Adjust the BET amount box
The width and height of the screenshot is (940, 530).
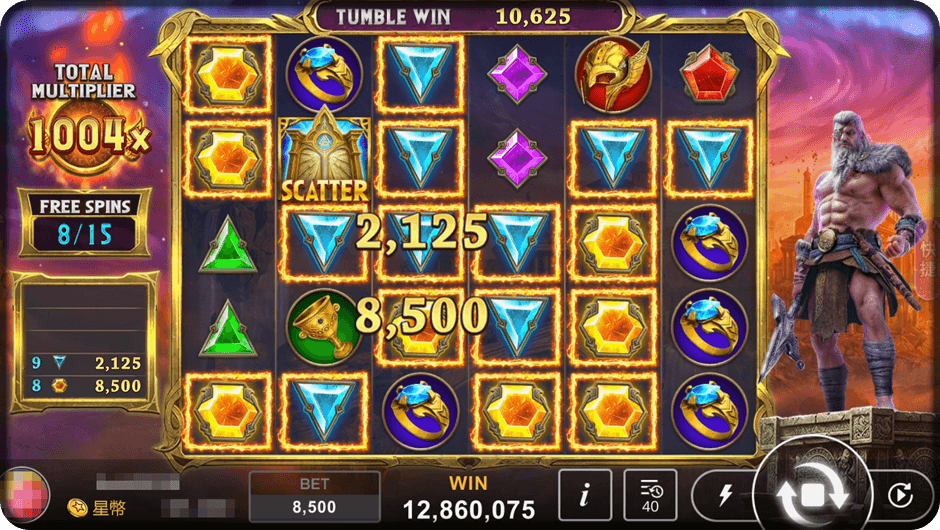(x=314, y=497)
